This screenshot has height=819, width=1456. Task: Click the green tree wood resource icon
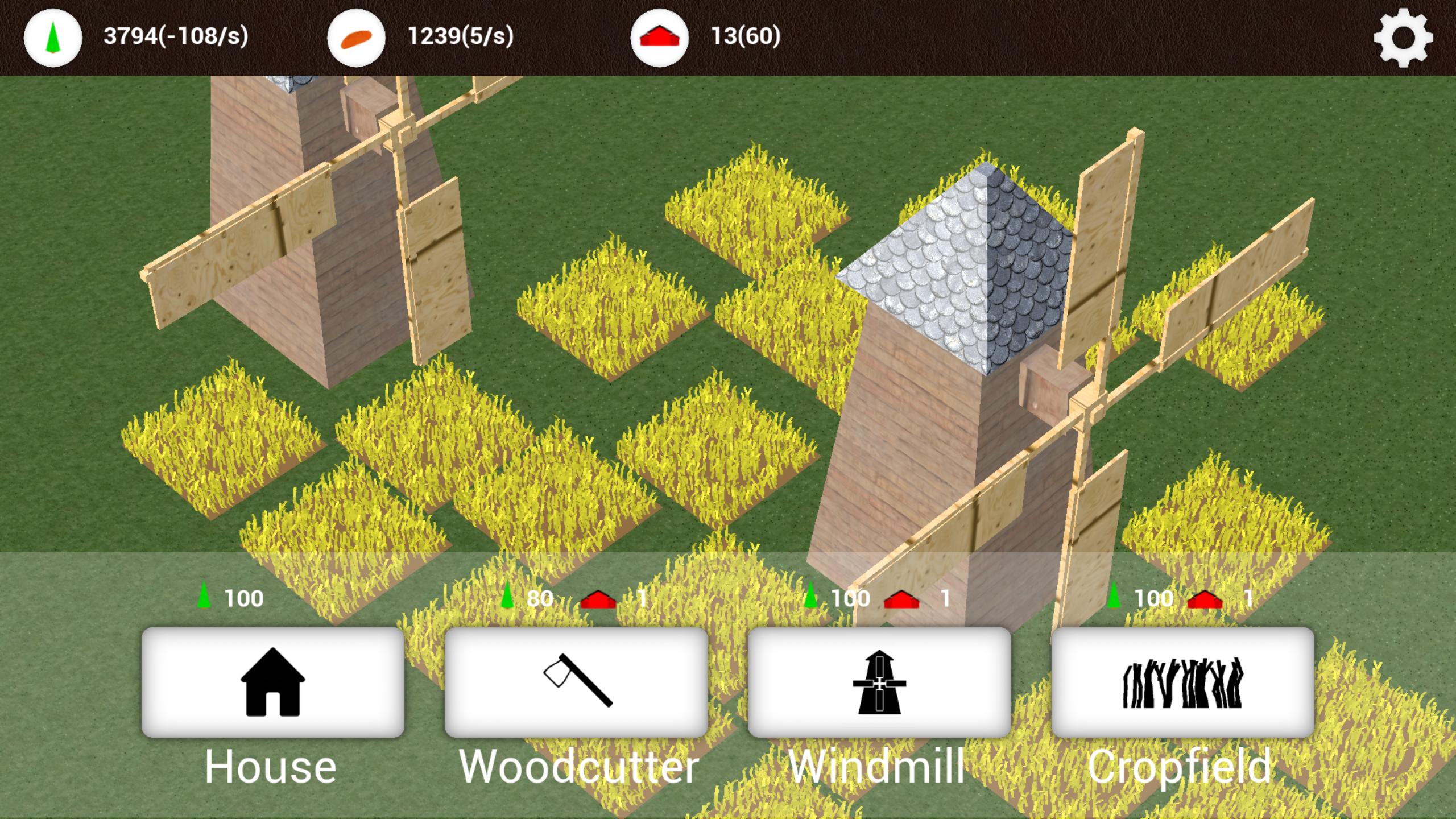53,38
